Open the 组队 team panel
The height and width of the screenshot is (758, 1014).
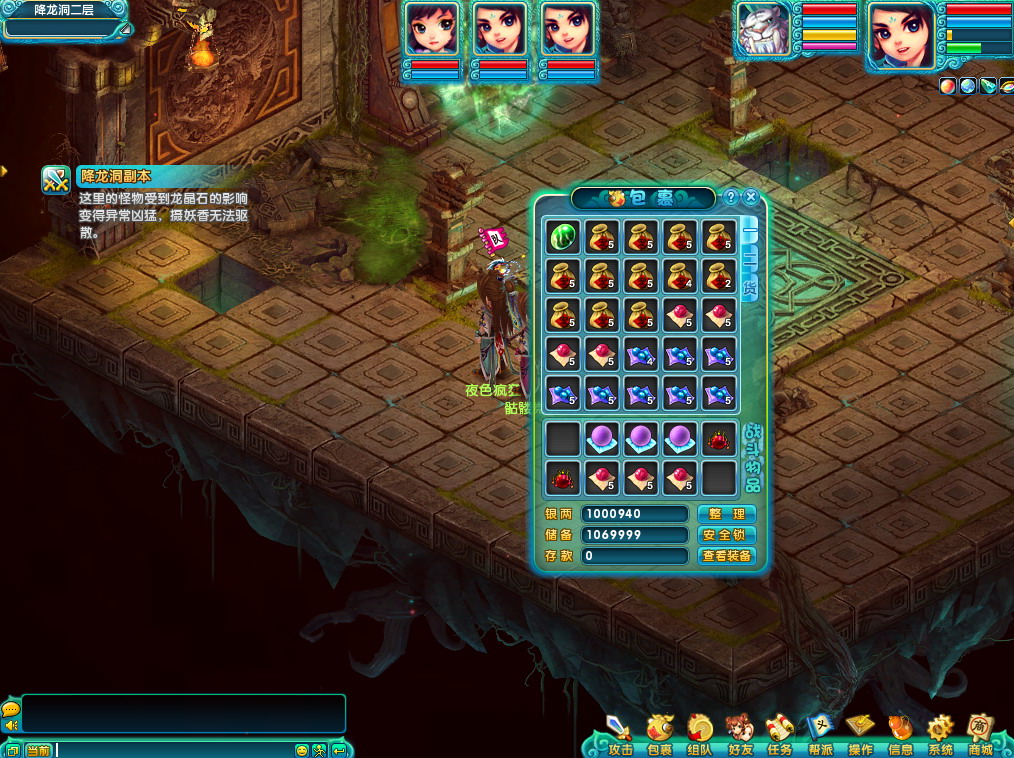(x=700, y=733)
